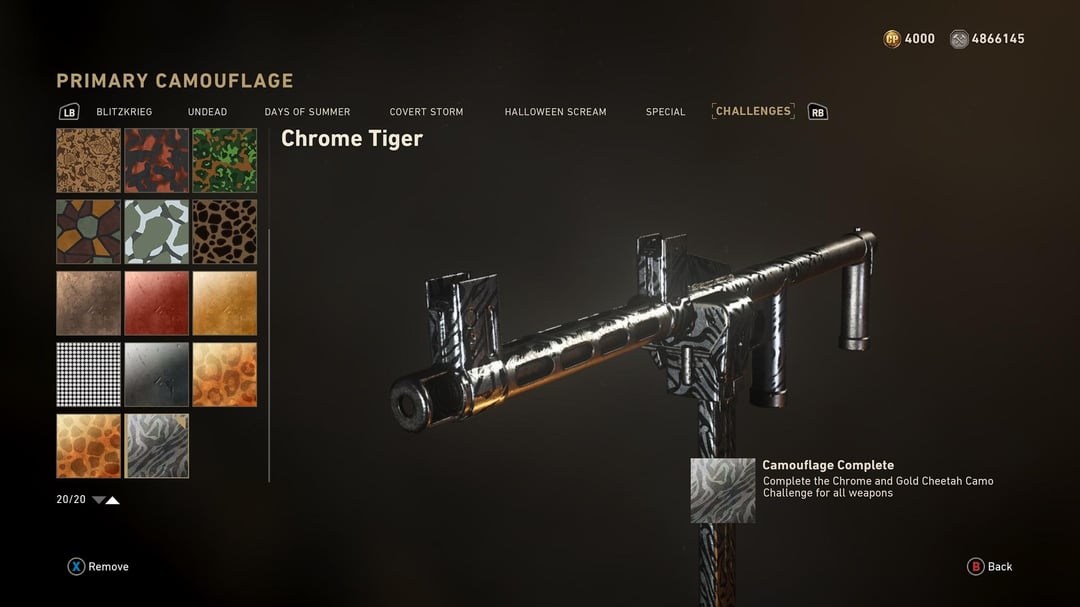Select the dark leopard spots camo
Image resolution: width=1080 pixels, height=607 pixels.
click(224, 231)
